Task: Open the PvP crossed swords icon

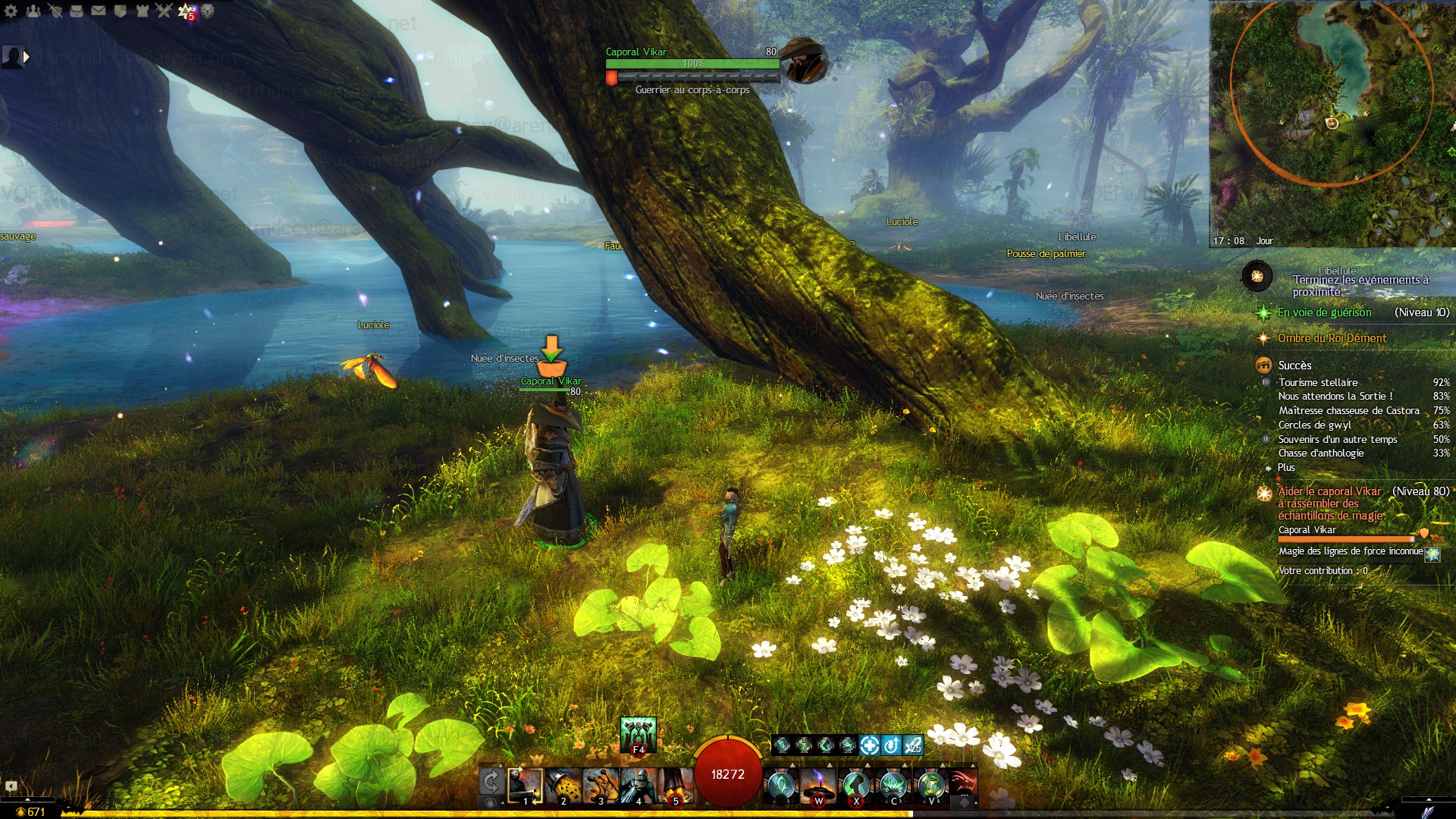Action: [164, 11]
